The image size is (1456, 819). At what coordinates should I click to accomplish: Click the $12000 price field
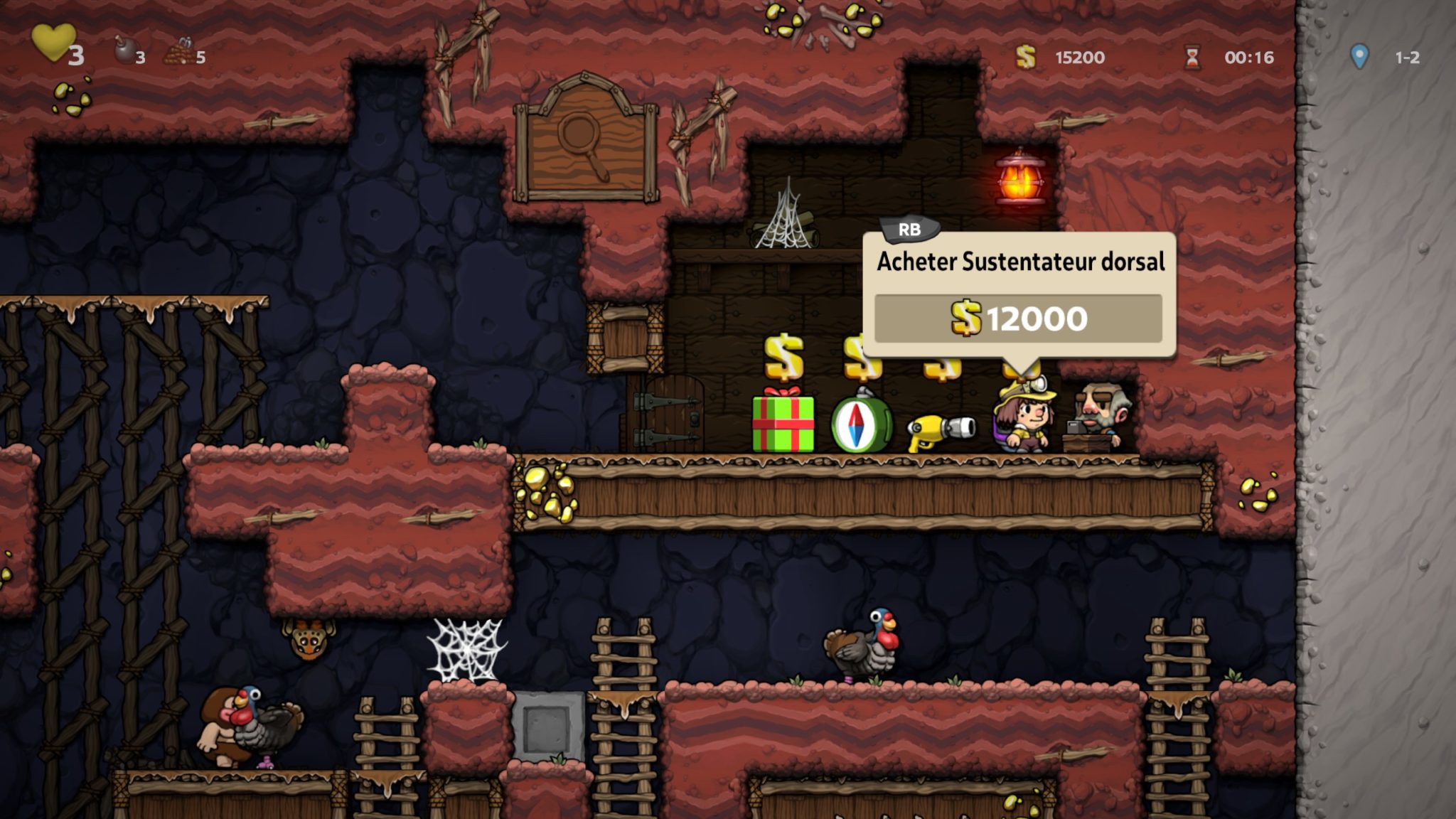[x=1019, y=319]
